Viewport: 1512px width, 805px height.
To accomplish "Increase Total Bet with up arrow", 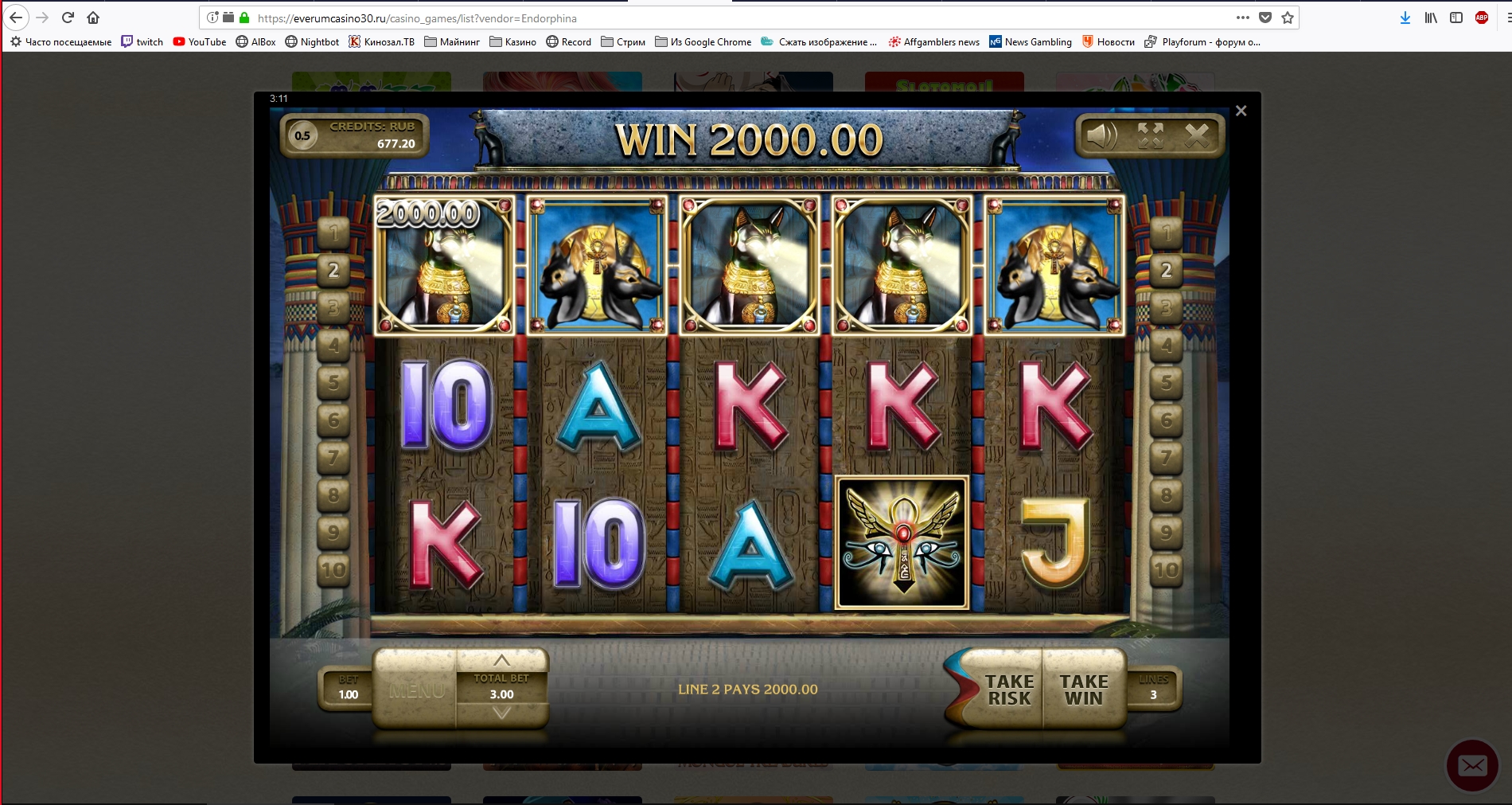I will 501,660.
